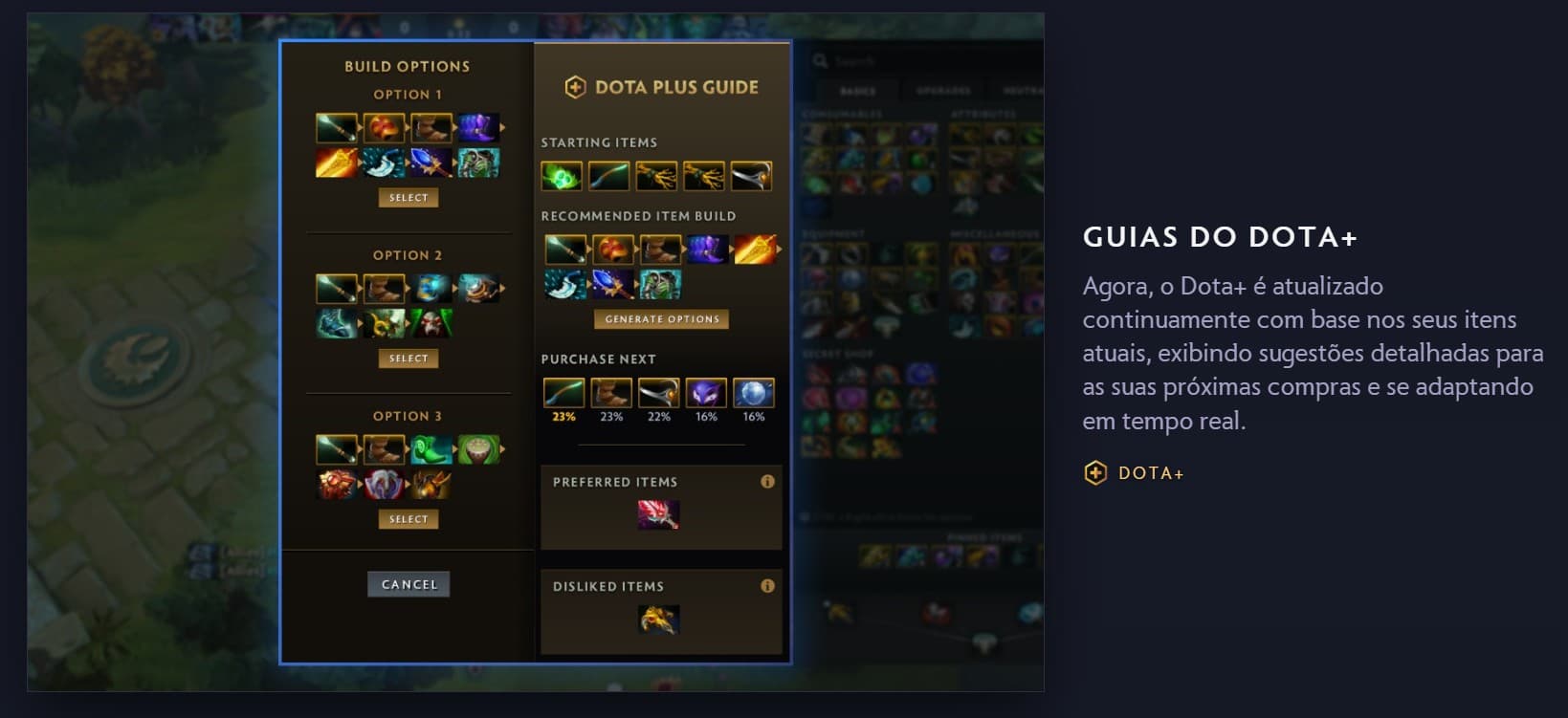
Task: Select the Tango starting item icon
Action: (562, 176)
